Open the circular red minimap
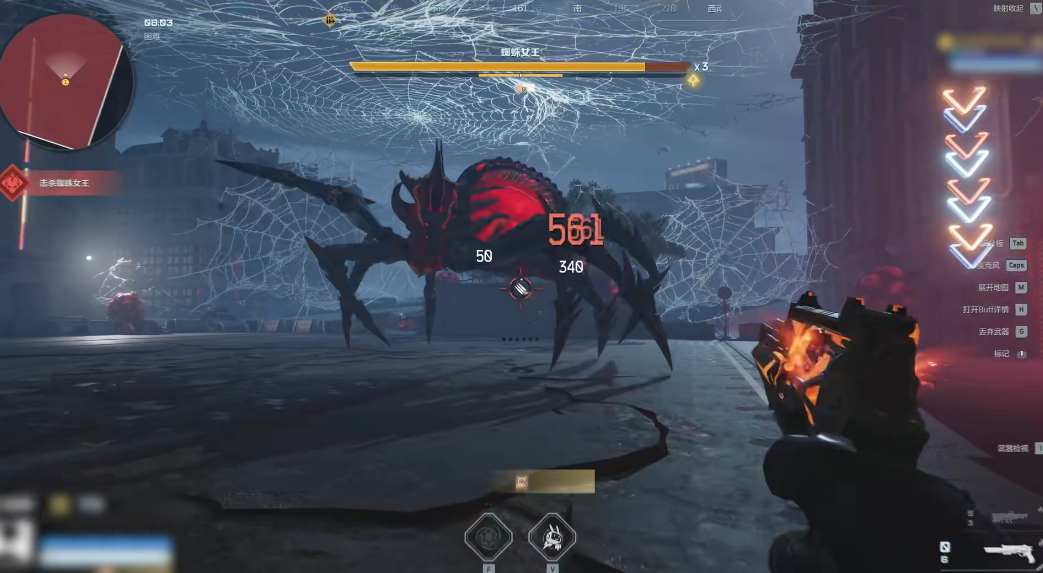This screenshot has height=573, width=1043. click(64, 80)
